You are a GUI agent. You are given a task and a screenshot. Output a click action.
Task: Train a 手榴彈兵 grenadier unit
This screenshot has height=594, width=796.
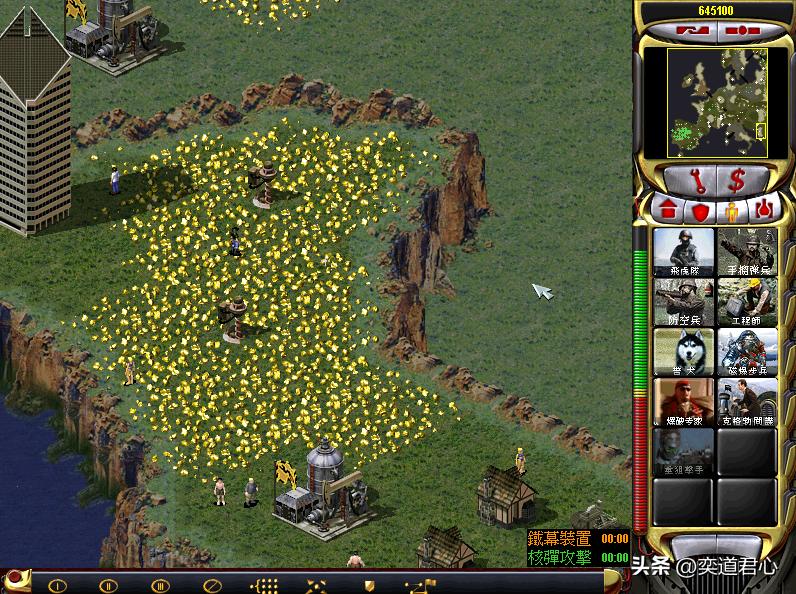click(747, 252)
